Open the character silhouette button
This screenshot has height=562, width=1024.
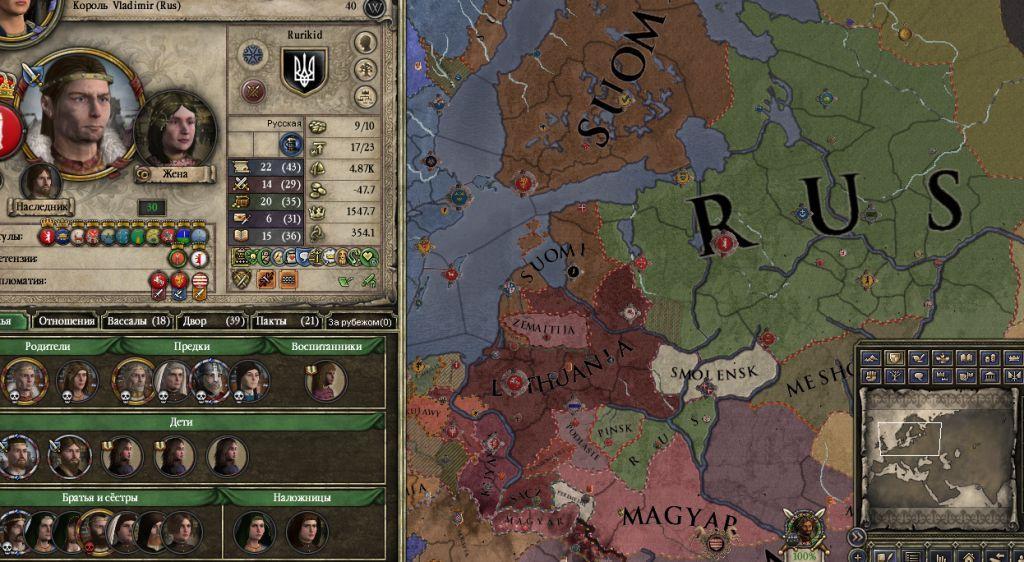[366, 42]
